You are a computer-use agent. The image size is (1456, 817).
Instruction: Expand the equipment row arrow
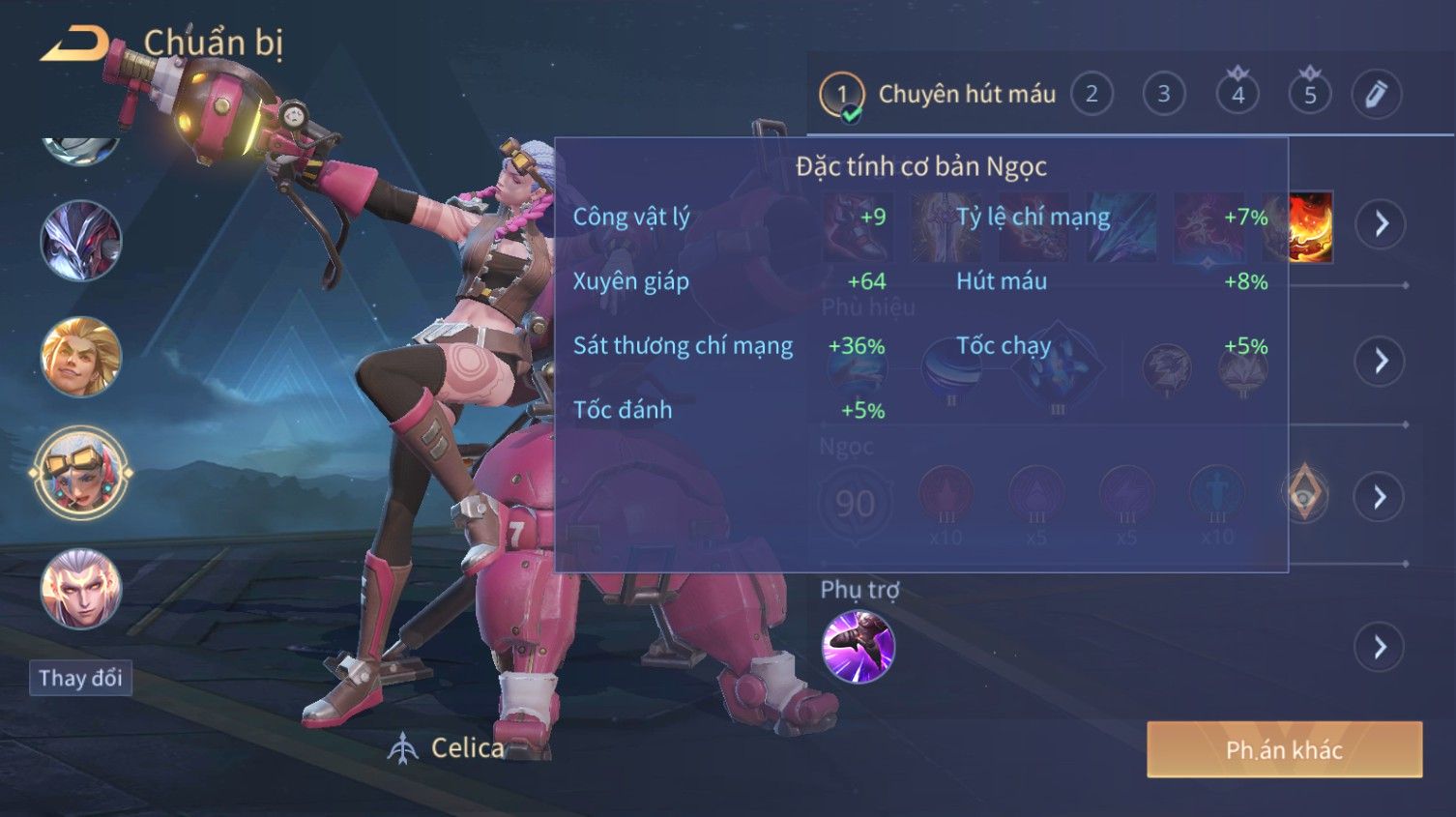1380,224
